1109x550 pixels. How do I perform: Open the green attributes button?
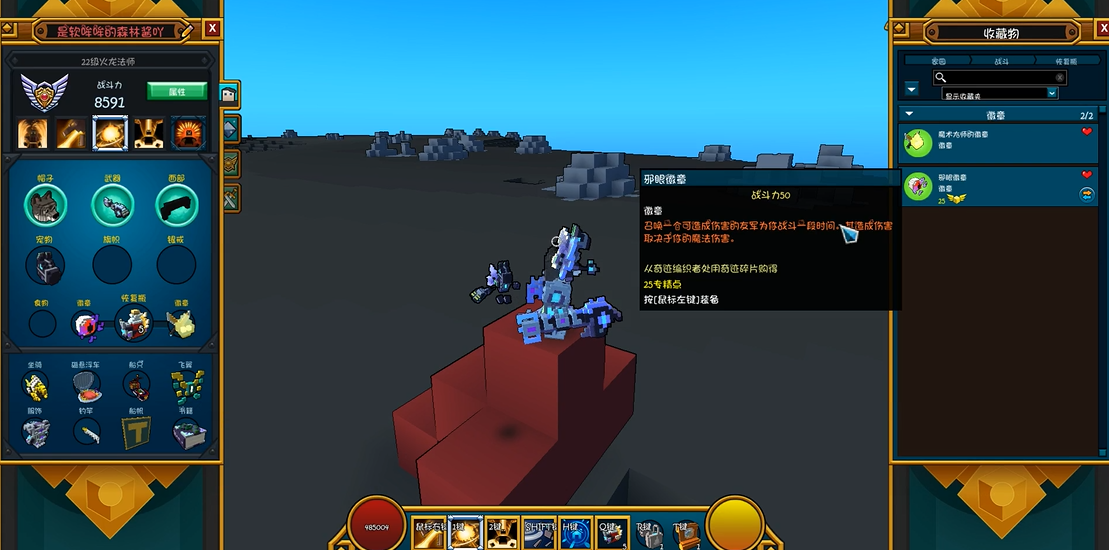click(x=177, y=91)
